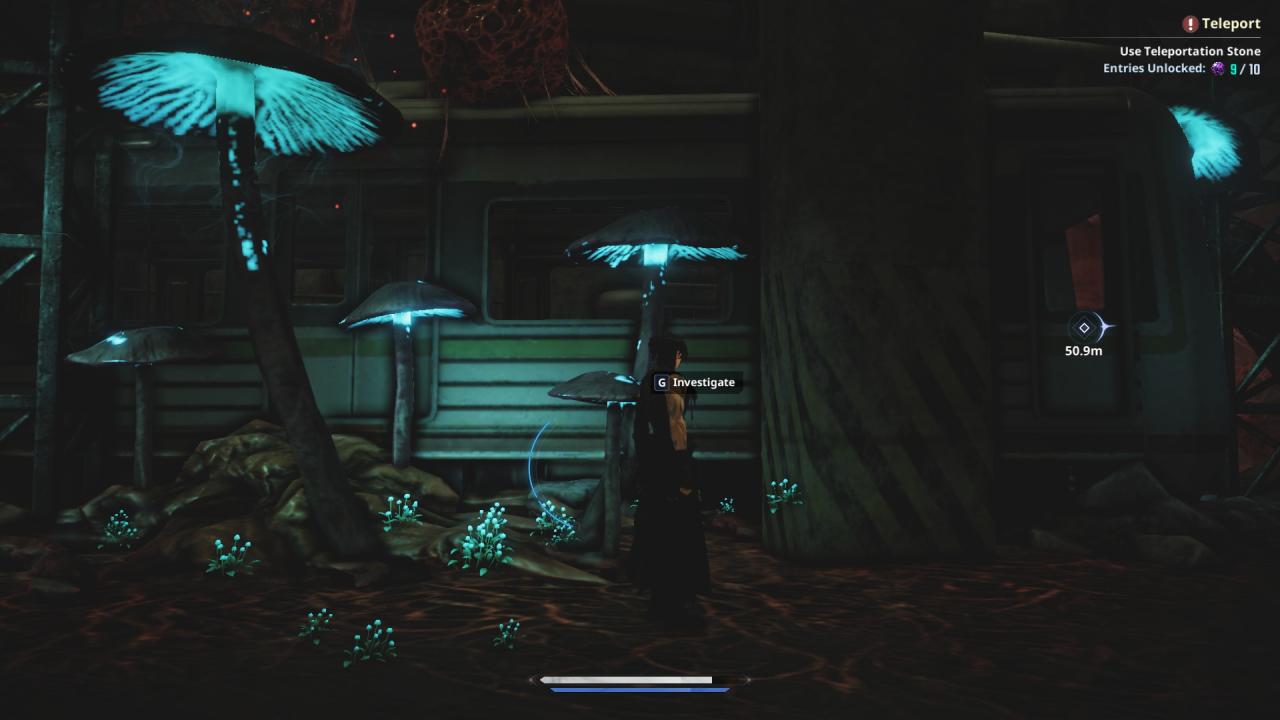Select the Teleport quest tracker title
Viewport: 1280px width, 720px height.
(x=1230, y=24)
